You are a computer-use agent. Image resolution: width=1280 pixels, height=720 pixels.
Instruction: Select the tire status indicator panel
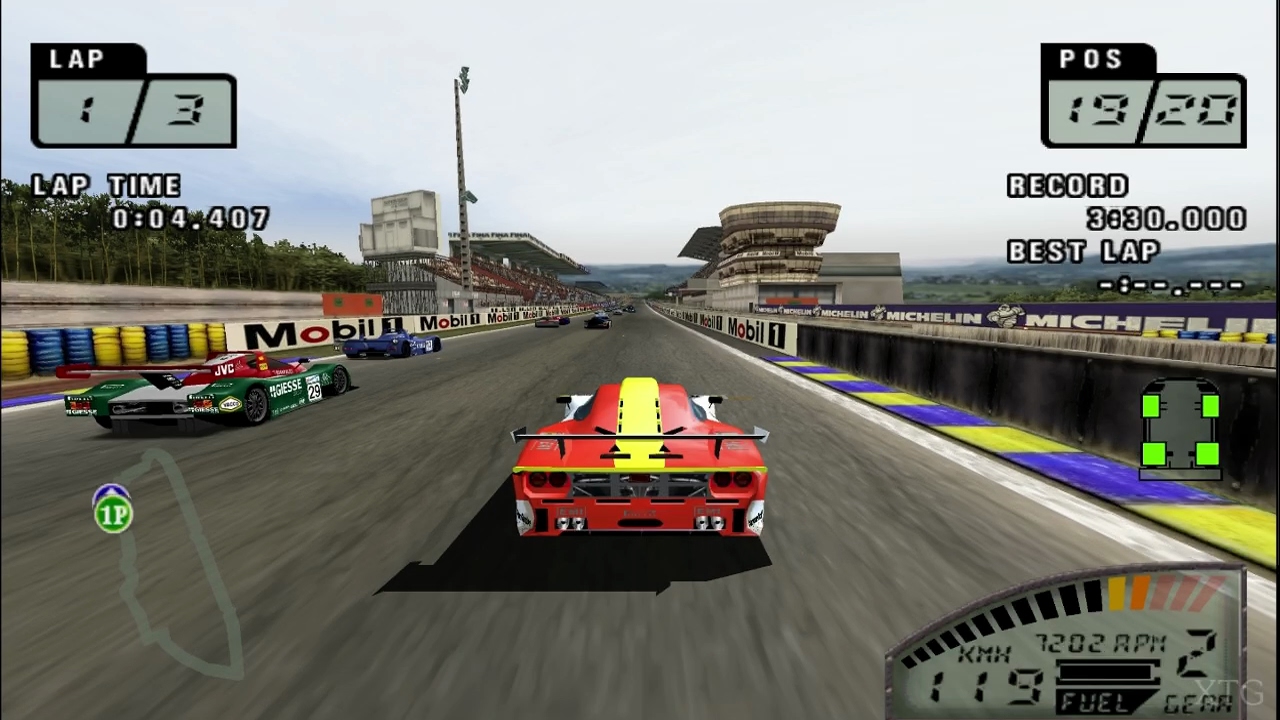pos(1181,430)
